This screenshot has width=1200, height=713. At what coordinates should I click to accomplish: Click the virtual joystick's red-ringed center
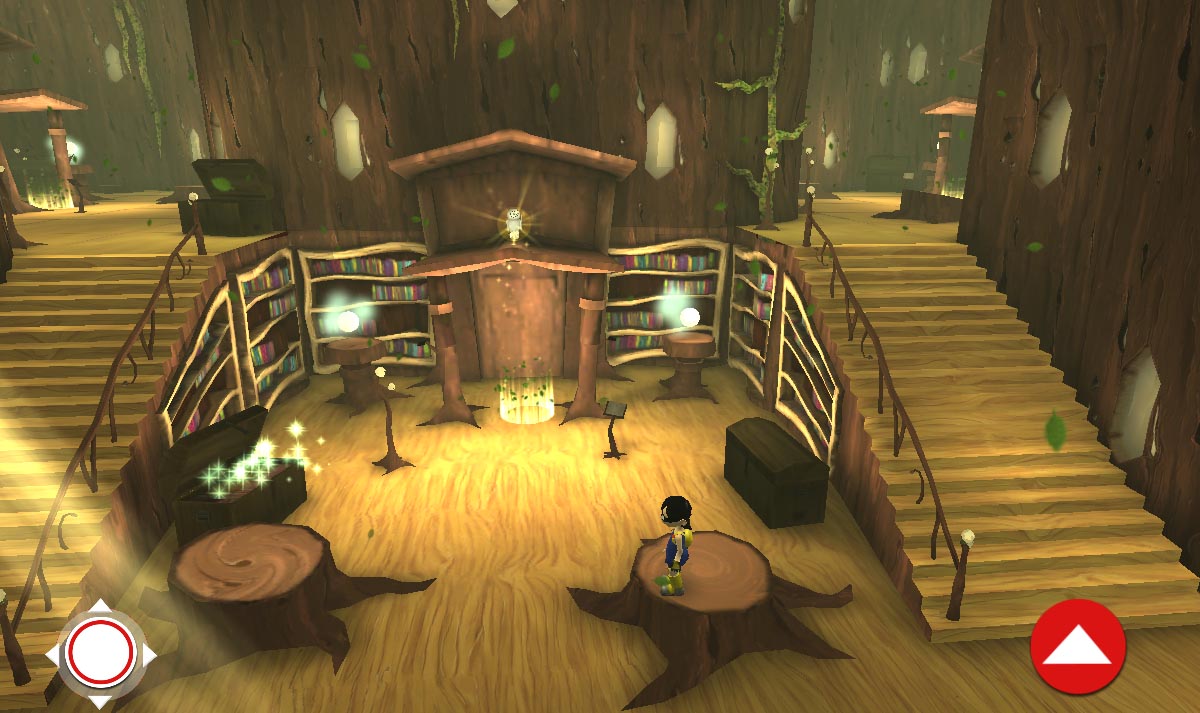(x=100, y=652)
